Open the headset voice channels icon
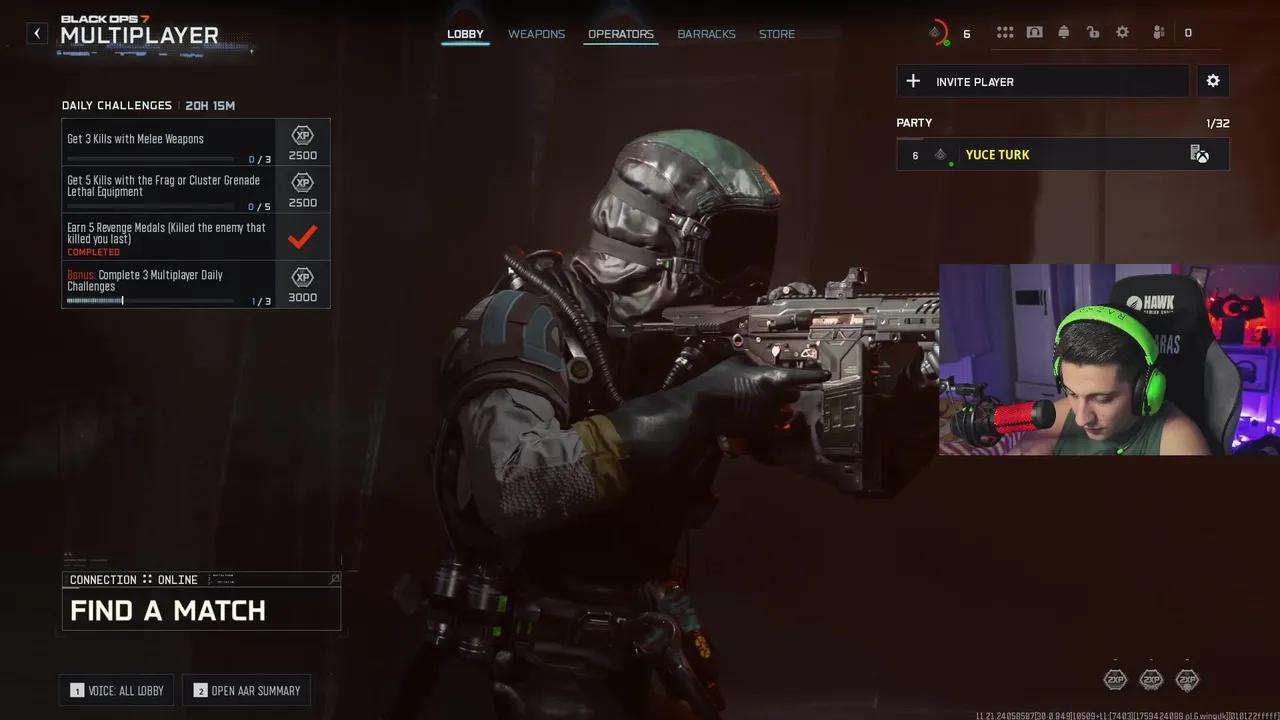This screenshot has width=1280, height=720. pos(1035,33)
